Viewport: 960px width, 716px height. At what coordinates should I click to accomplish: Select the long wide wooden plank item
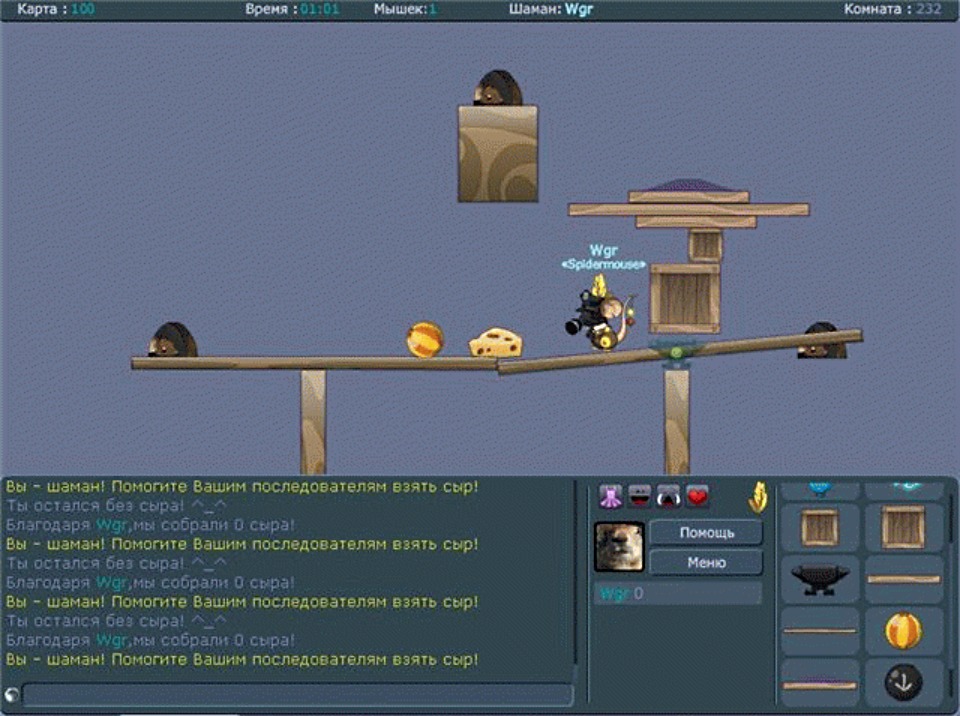point(903,579)
